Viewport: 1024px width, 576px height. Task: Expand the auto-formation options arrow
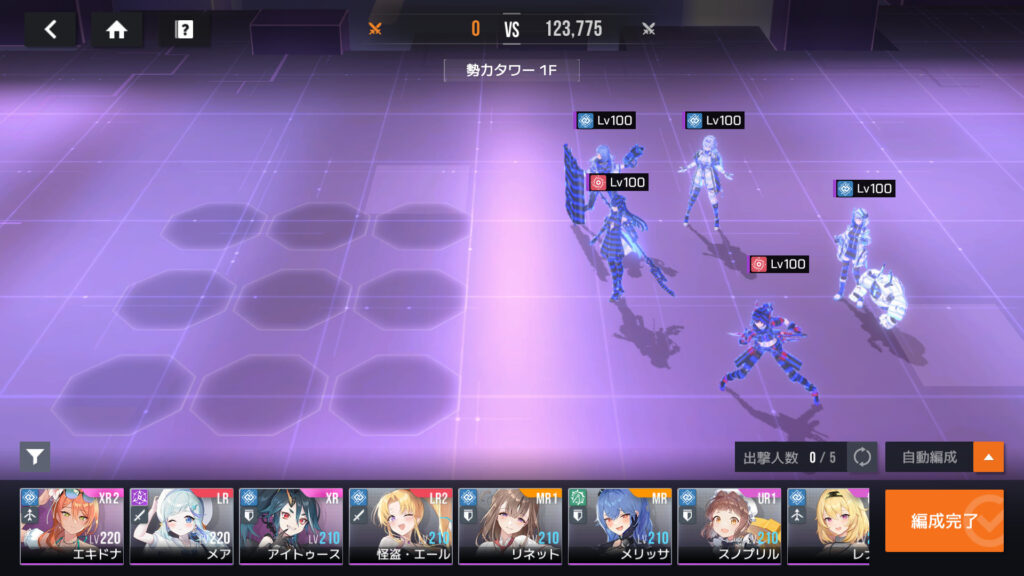tap(989, 457)
